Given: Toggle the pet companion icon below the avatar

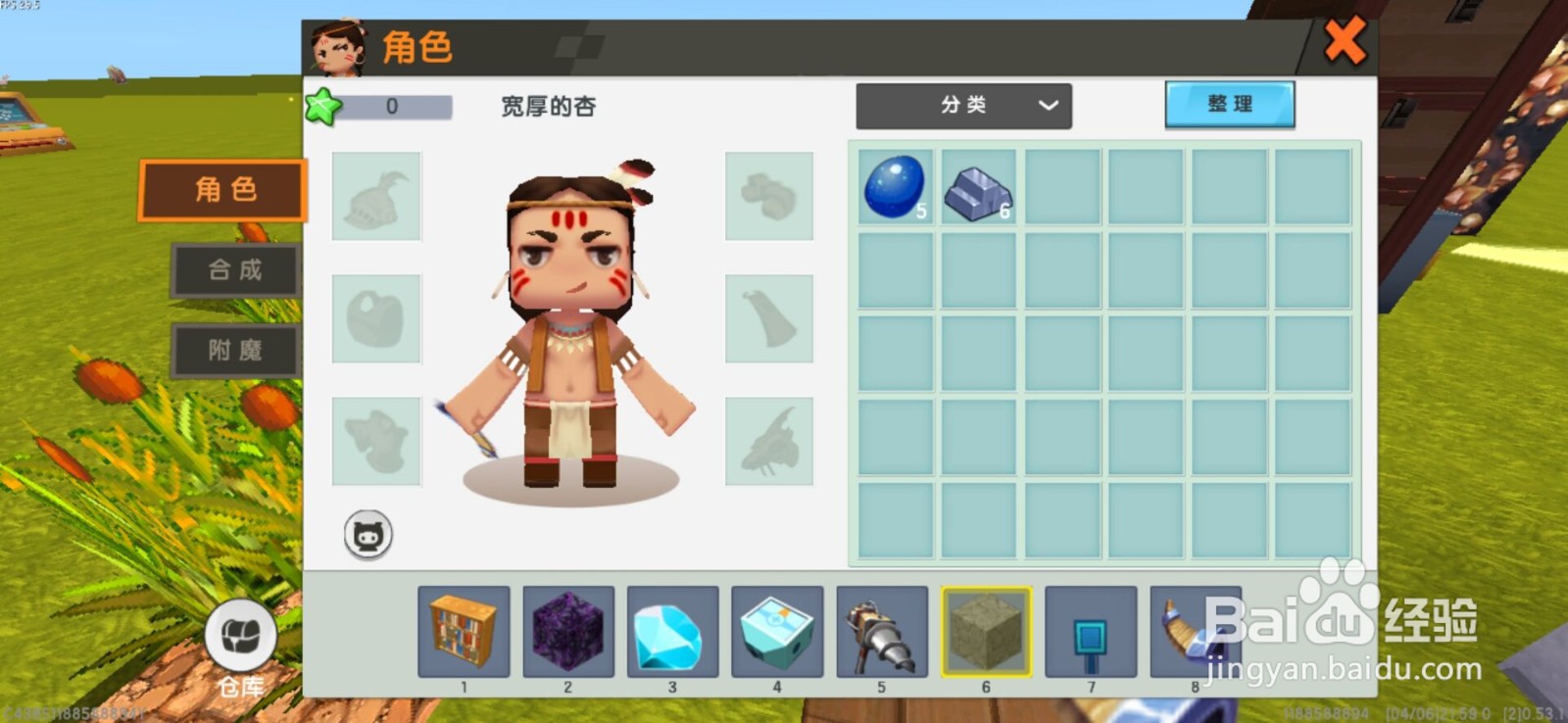Looking at the screenshot, I should [x=367, y=535].
